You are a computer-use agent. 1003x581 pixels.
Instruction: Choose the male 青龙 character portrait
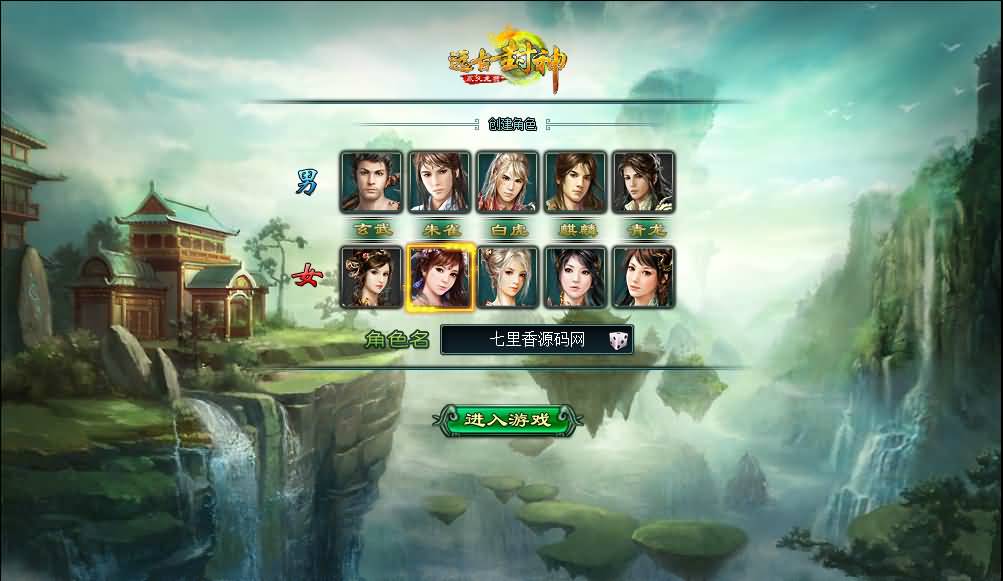point(643,182)
